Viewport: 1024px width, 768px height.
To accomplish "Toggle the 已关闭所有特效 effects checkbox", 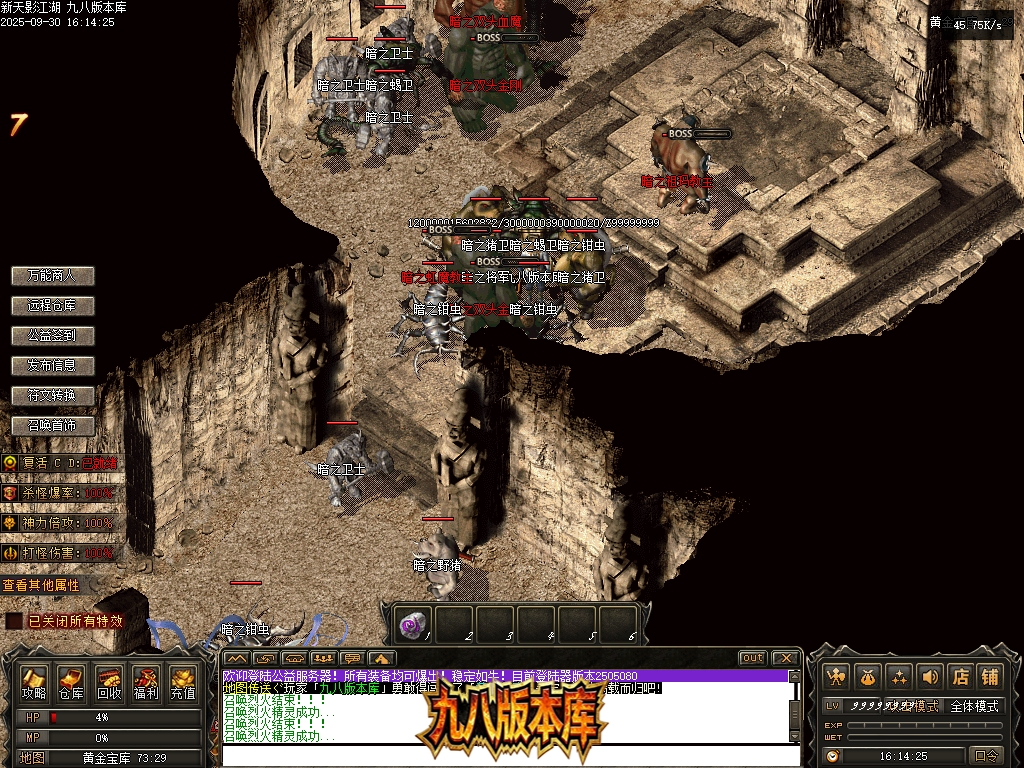I will [14, 621].
